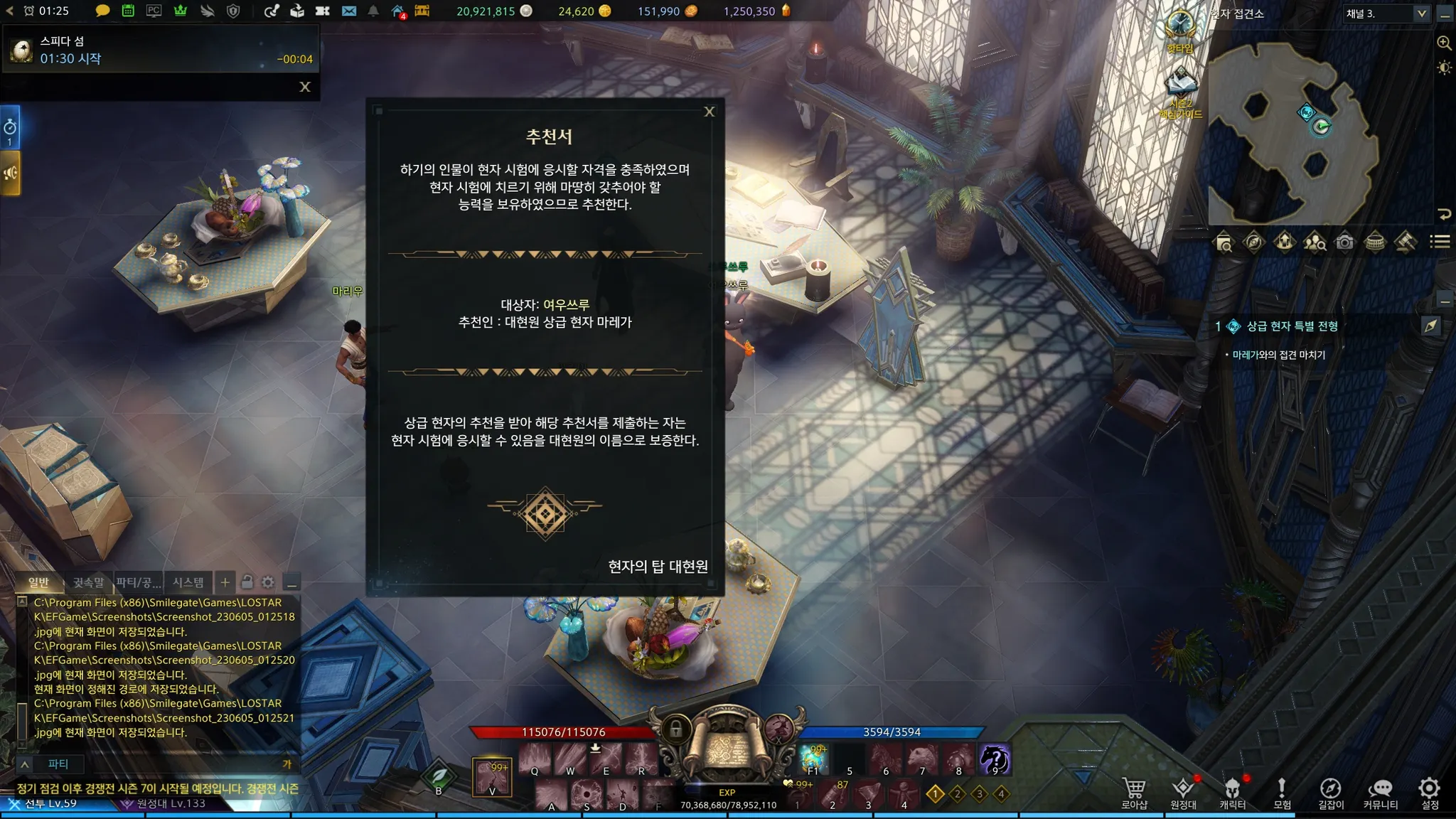Switch to the 귓속말 whisper tab
Image resolution: width=1456 pixels, height=819 pixels.
(88, 583)
